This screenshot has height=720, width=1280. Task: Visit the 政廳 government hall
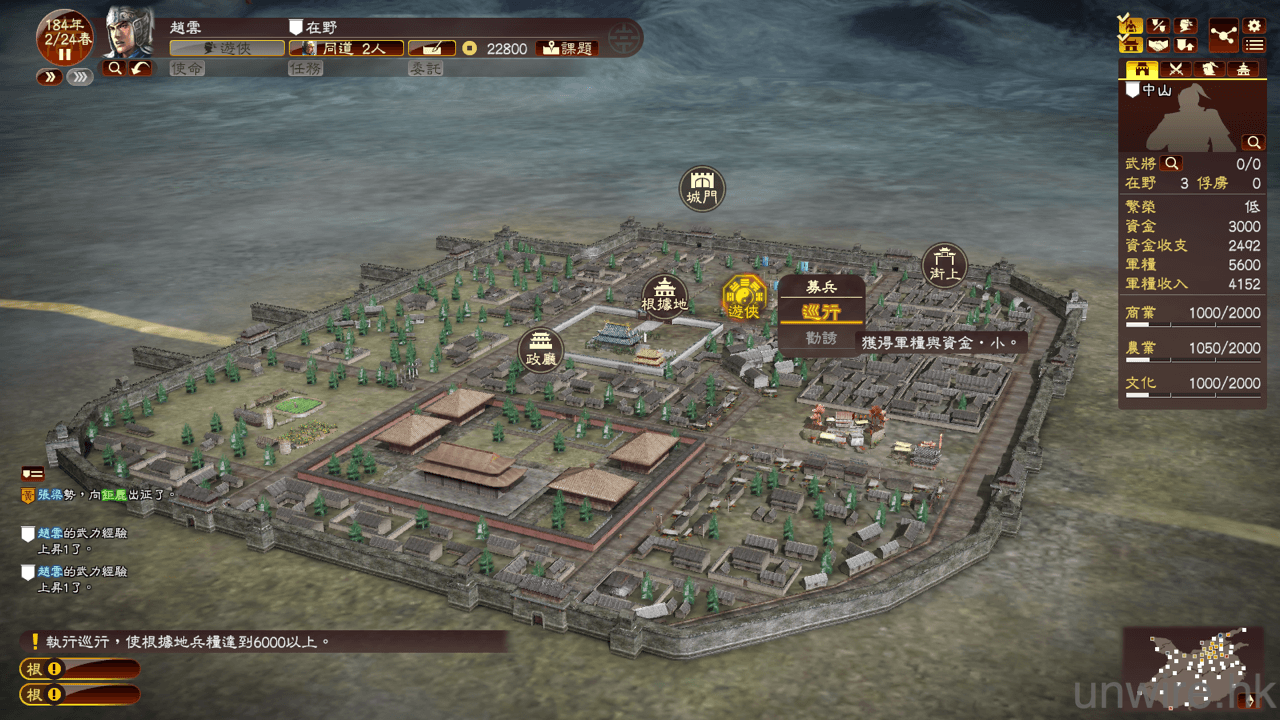(x=541, y=350)
